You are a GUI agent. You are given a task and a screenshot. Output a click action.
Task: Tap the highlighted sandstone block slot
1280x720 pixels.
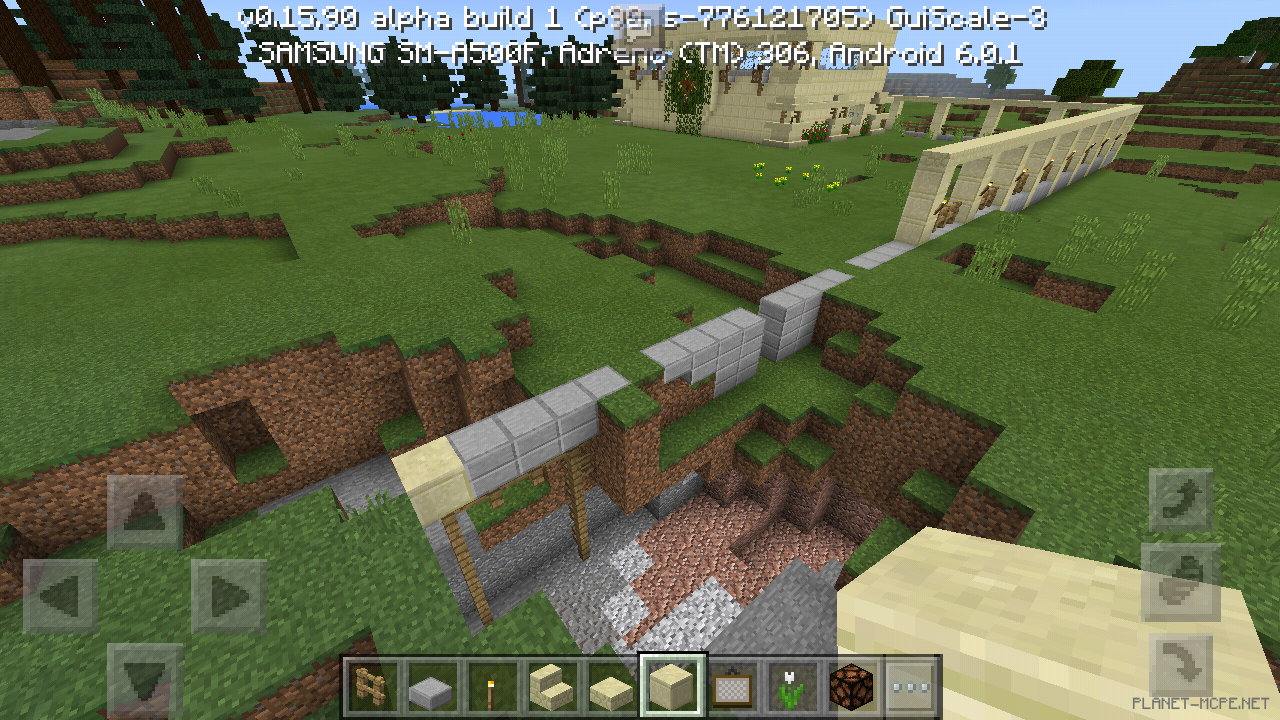pyautogui.click(x=673, y=687)
